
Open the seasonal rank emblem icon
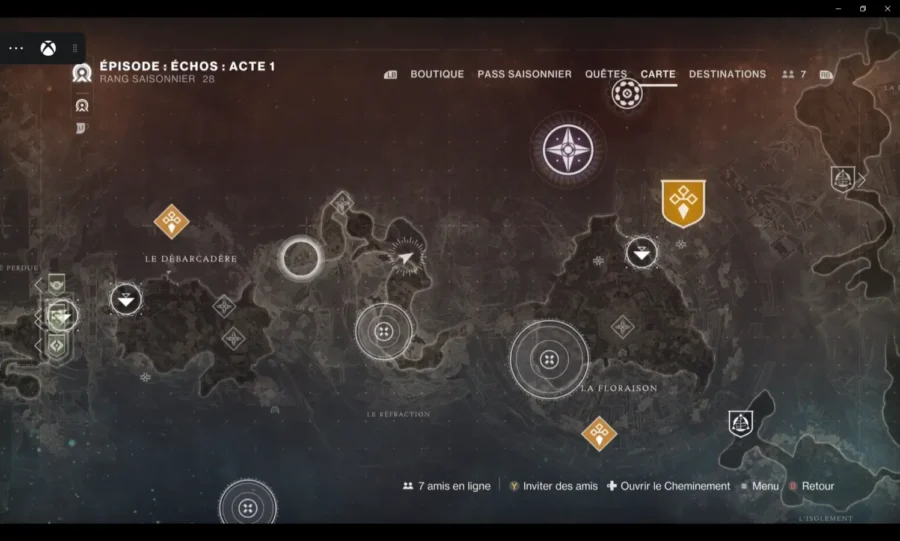coord(82,72)
